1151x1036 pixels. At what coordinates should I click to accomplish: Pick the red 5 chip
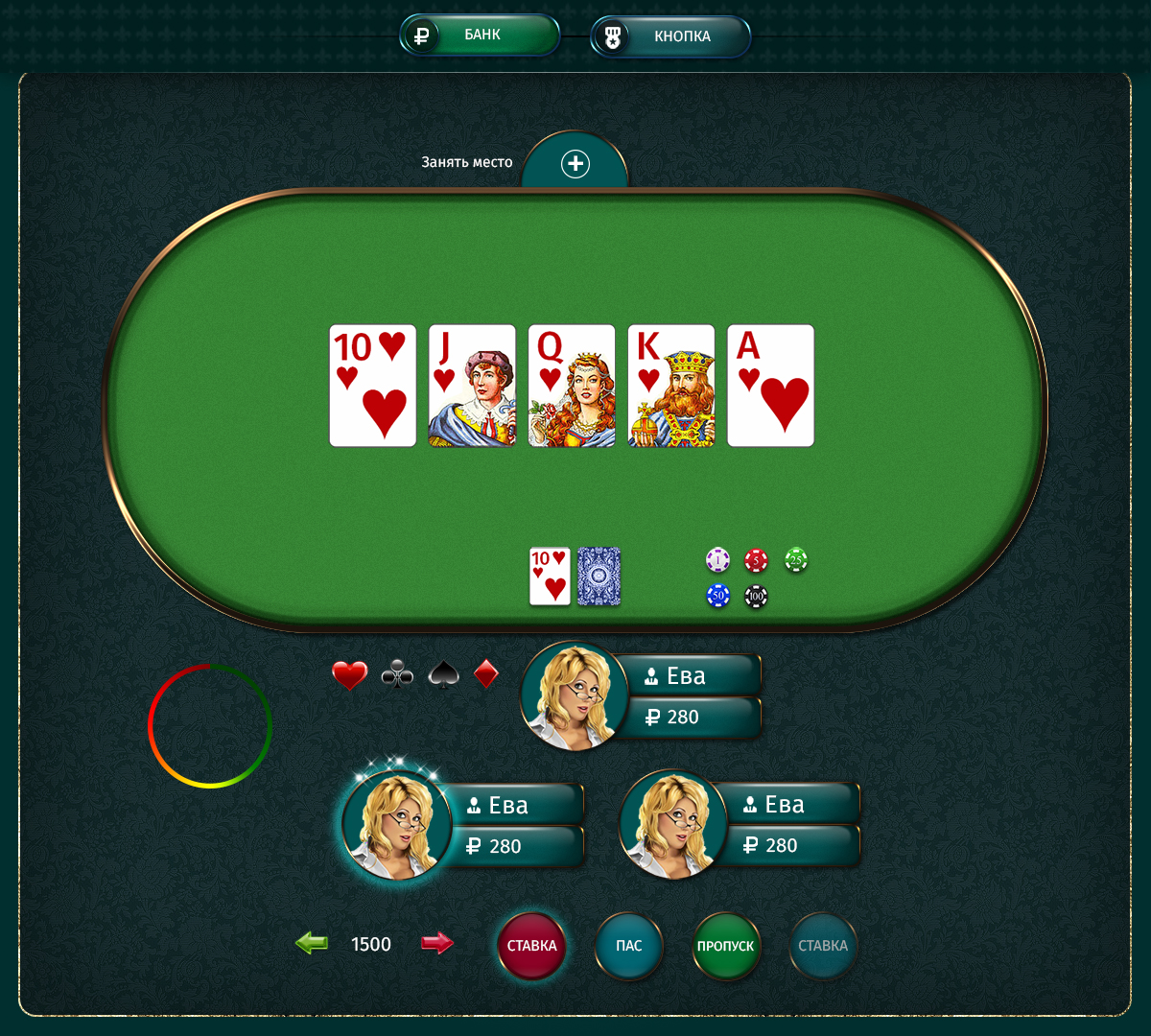757,559
